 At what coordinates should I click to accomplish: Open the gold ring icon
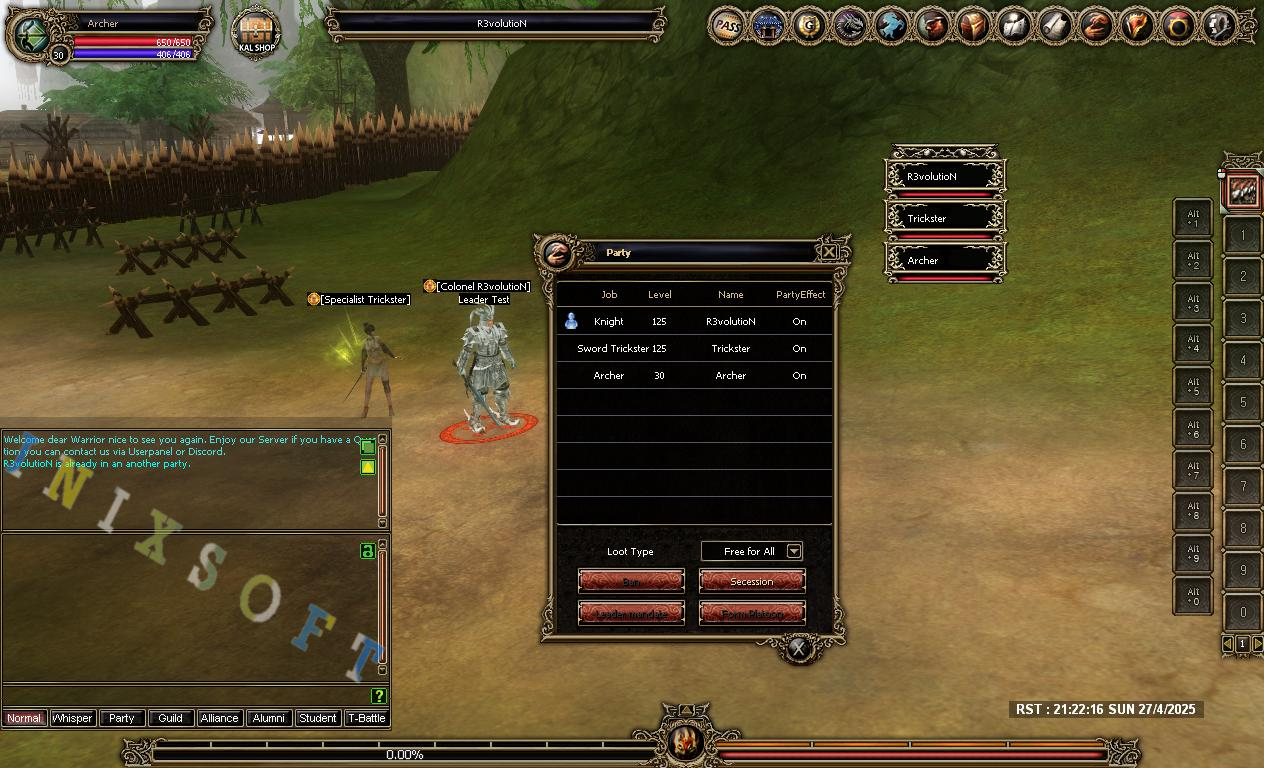point(1178,26)
